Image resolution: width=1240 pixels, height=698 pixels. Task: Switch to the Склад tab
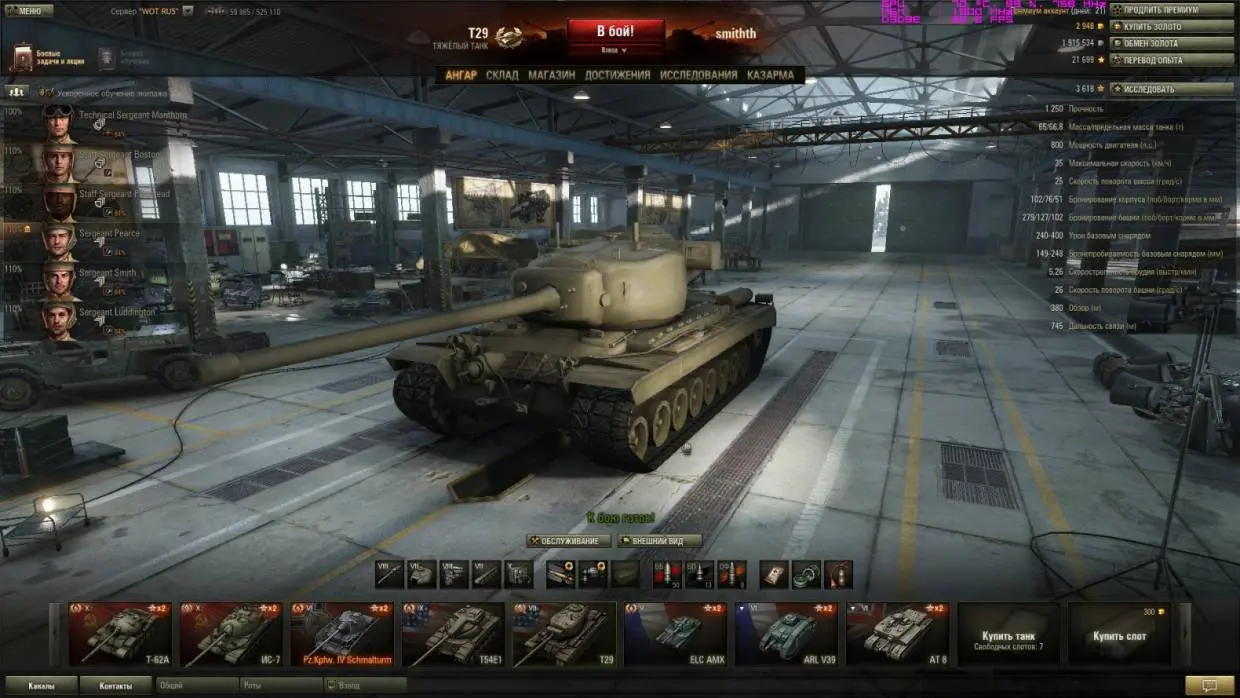click(x=502, y=75)
